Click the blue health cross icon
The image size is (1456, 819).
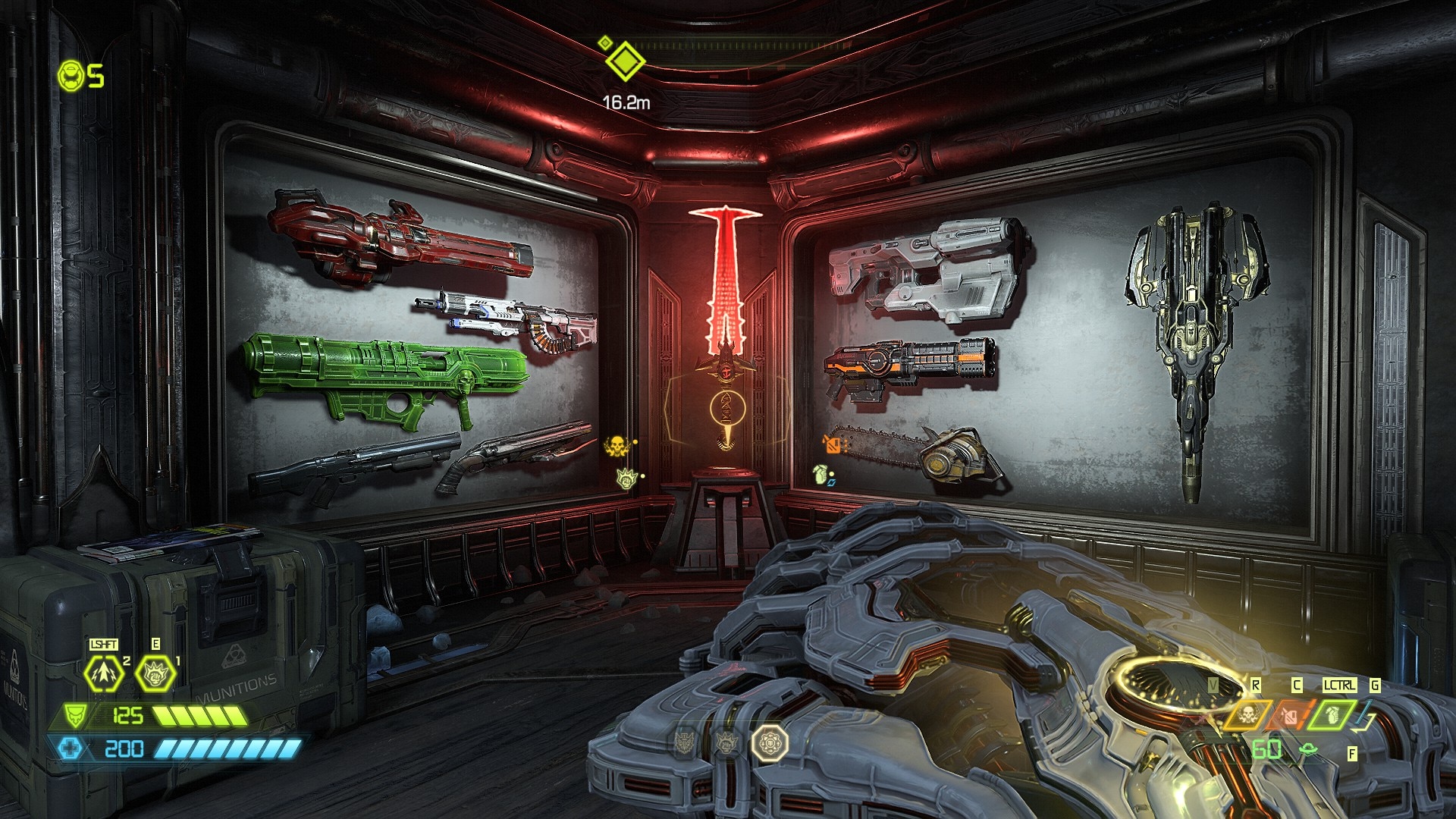(x=70, y=748)
